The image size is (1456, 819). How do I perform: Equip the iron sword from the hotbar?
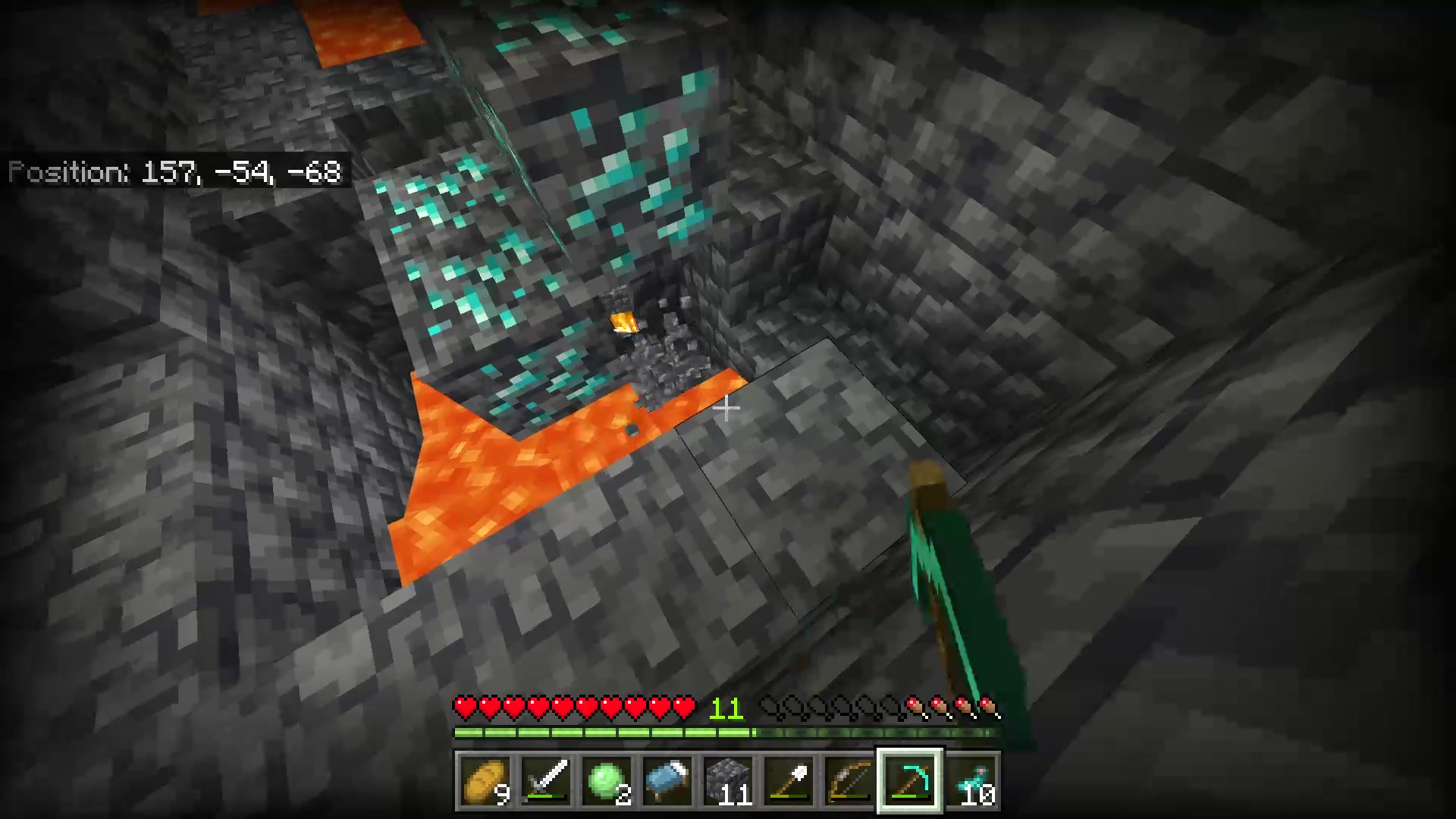(546, 781)
